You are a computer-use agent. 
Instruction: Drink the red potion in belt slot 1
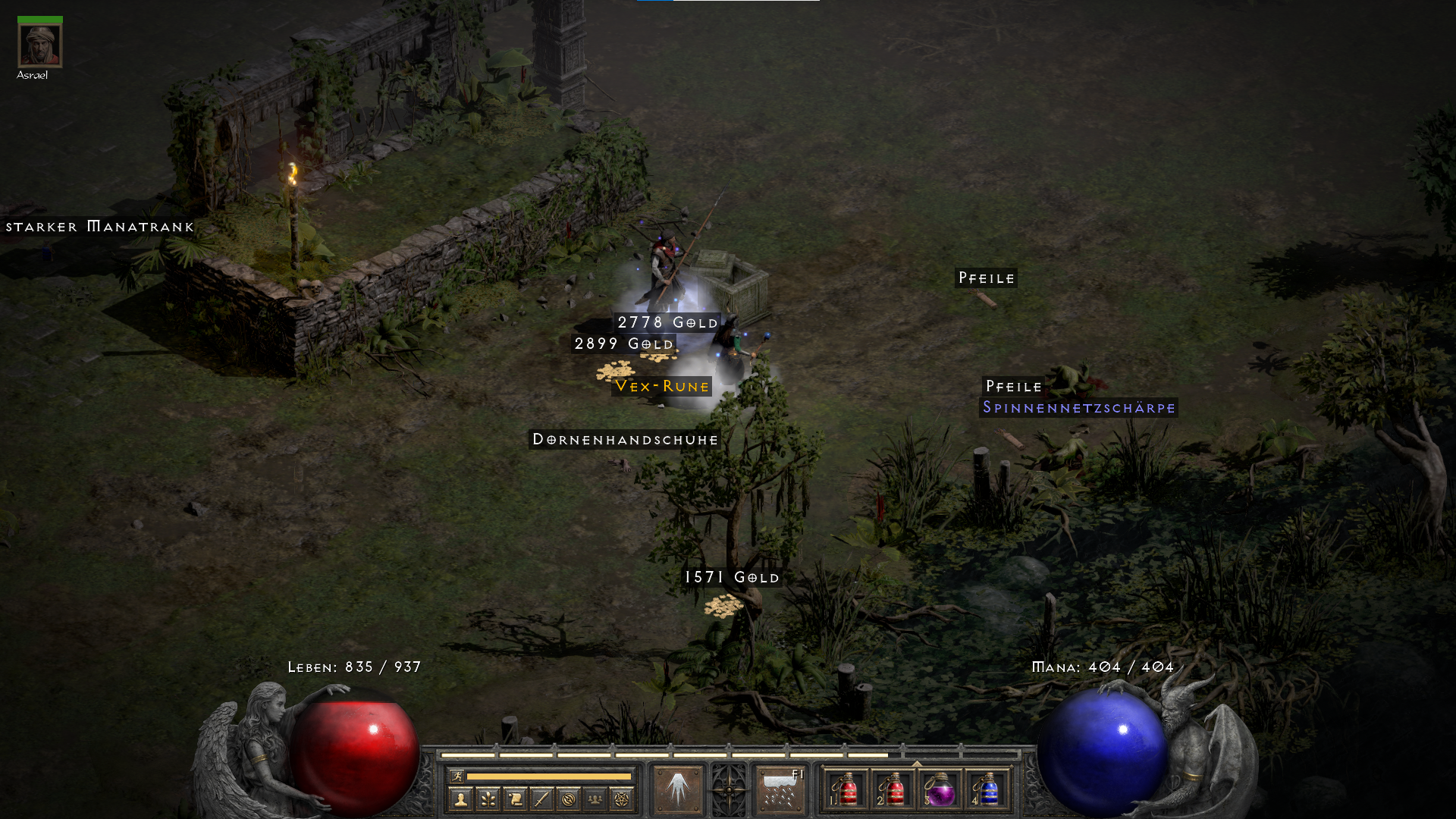tap(846, 791)
